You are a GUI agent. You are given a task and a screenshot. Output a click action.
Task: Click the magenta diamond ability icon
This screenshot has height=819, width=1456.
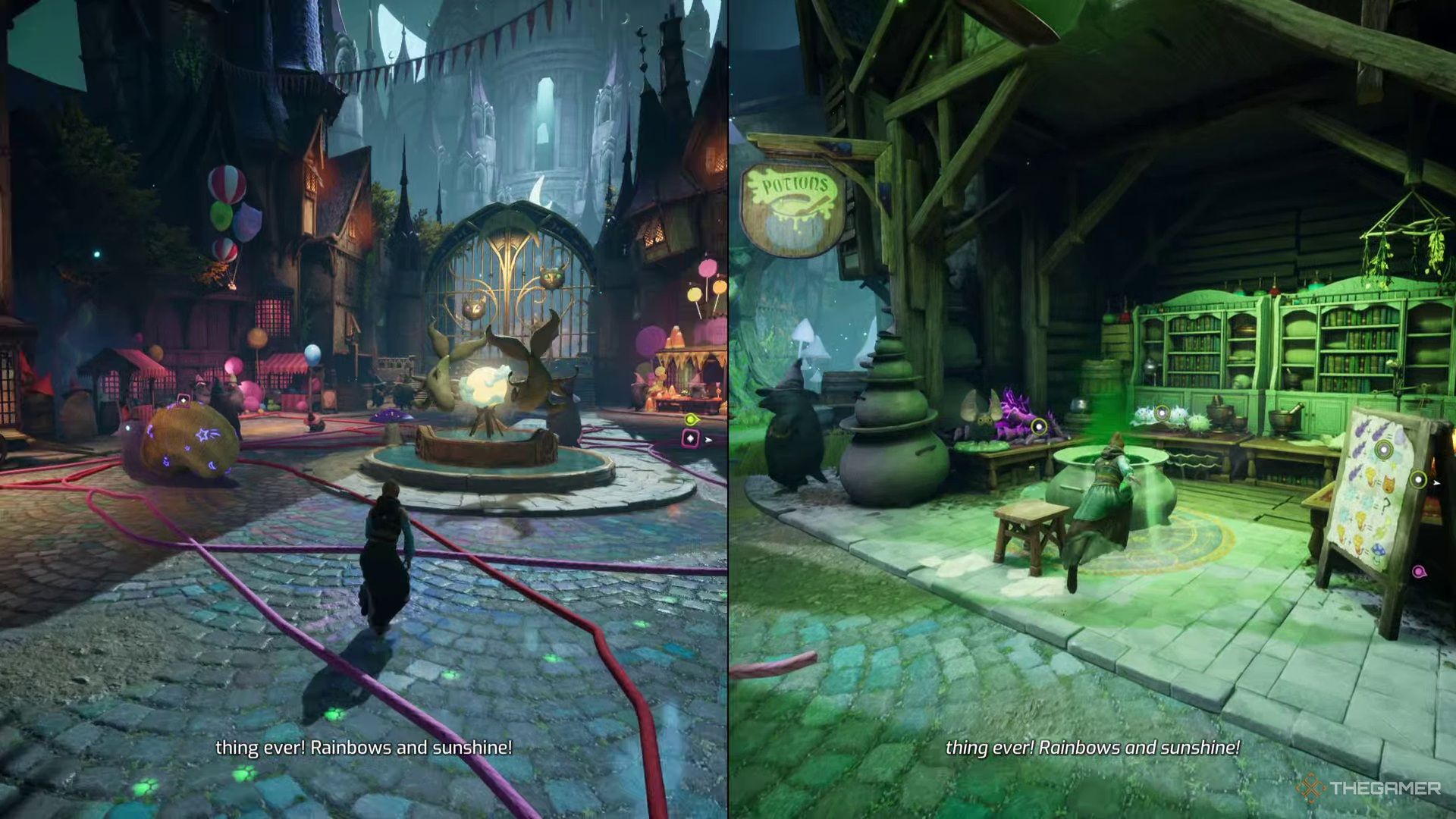(x=691, y=438)
